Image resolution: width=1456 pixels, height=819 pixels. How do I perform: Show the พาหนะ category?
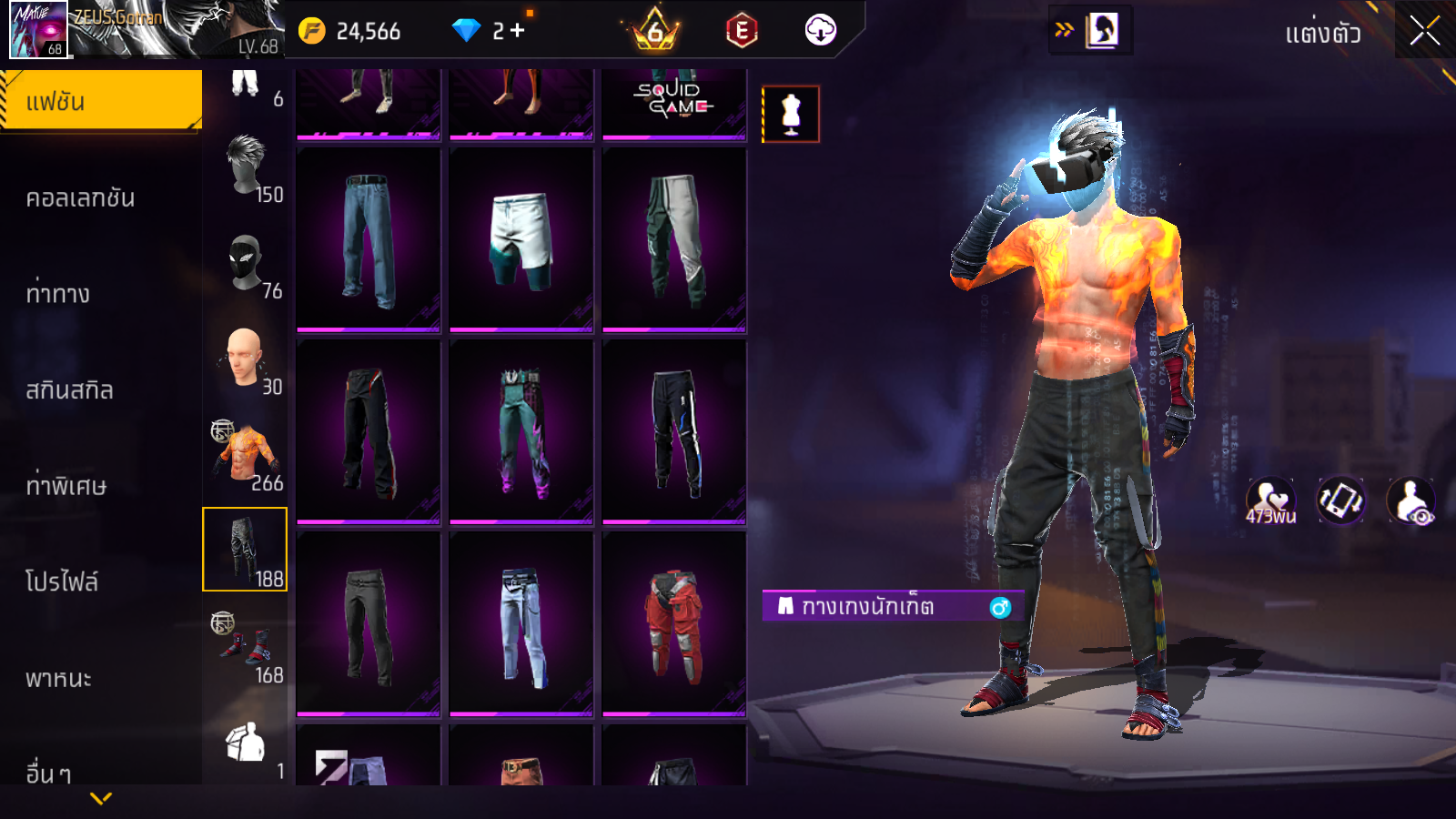(x=59, y=678)
